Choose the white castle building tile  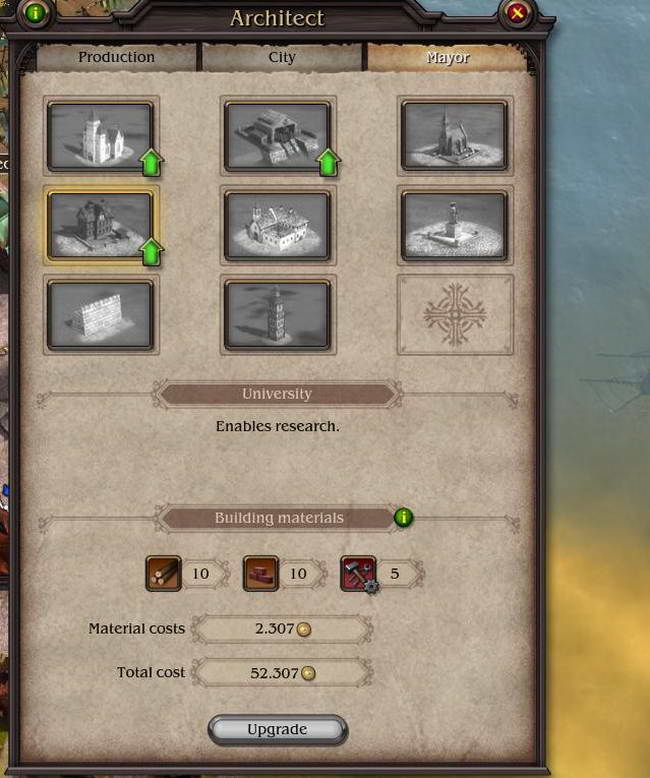tap(100, 136)
